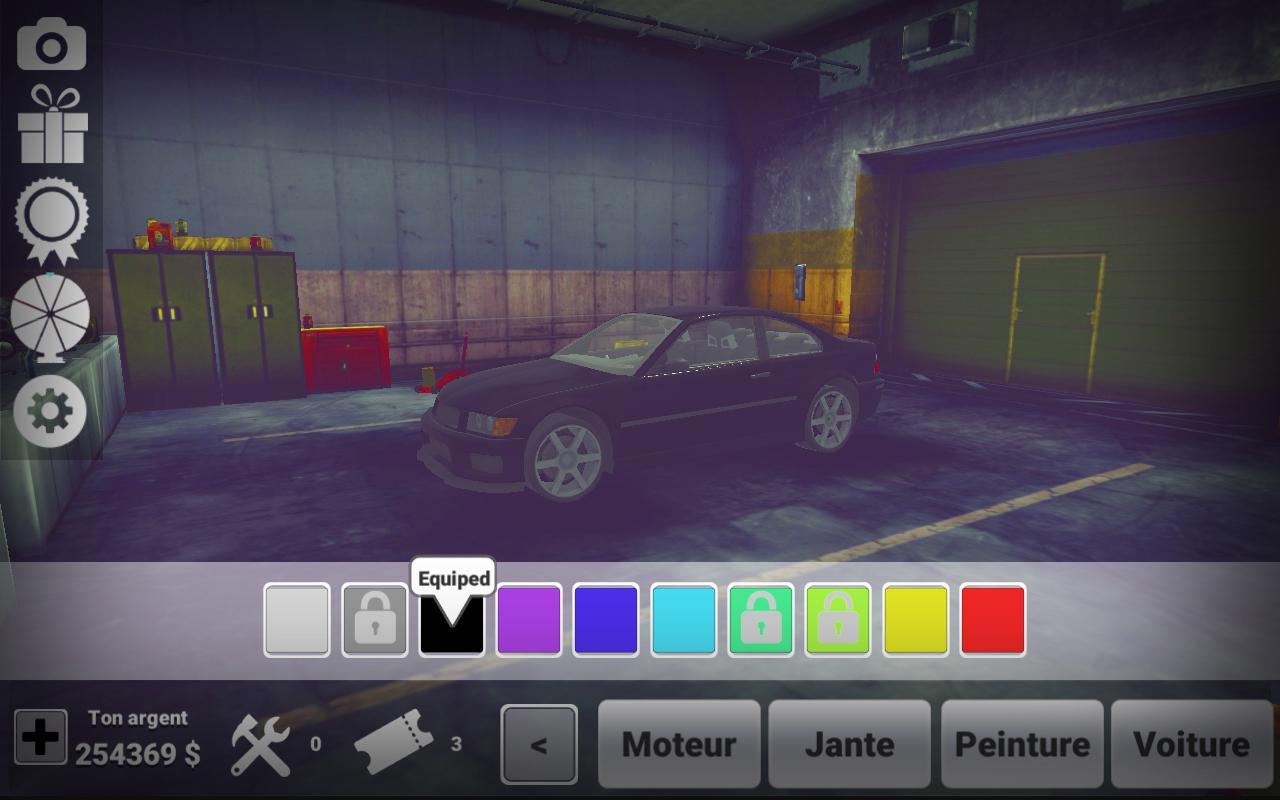Choose the cyan paint color

684,620
